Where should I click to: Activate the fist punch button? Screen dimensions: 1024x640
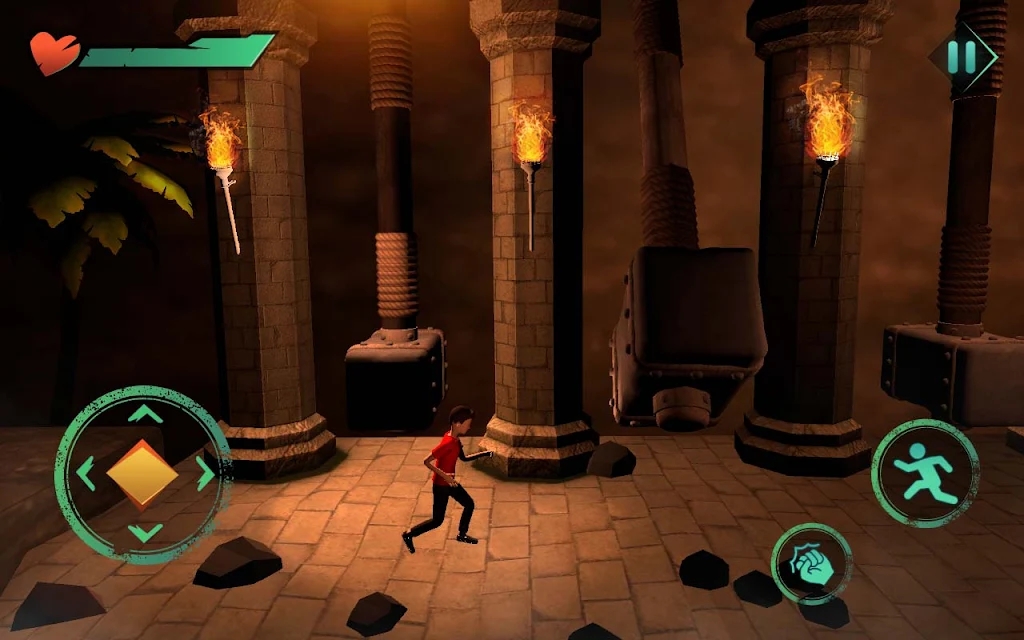click(x=811, y=563)
